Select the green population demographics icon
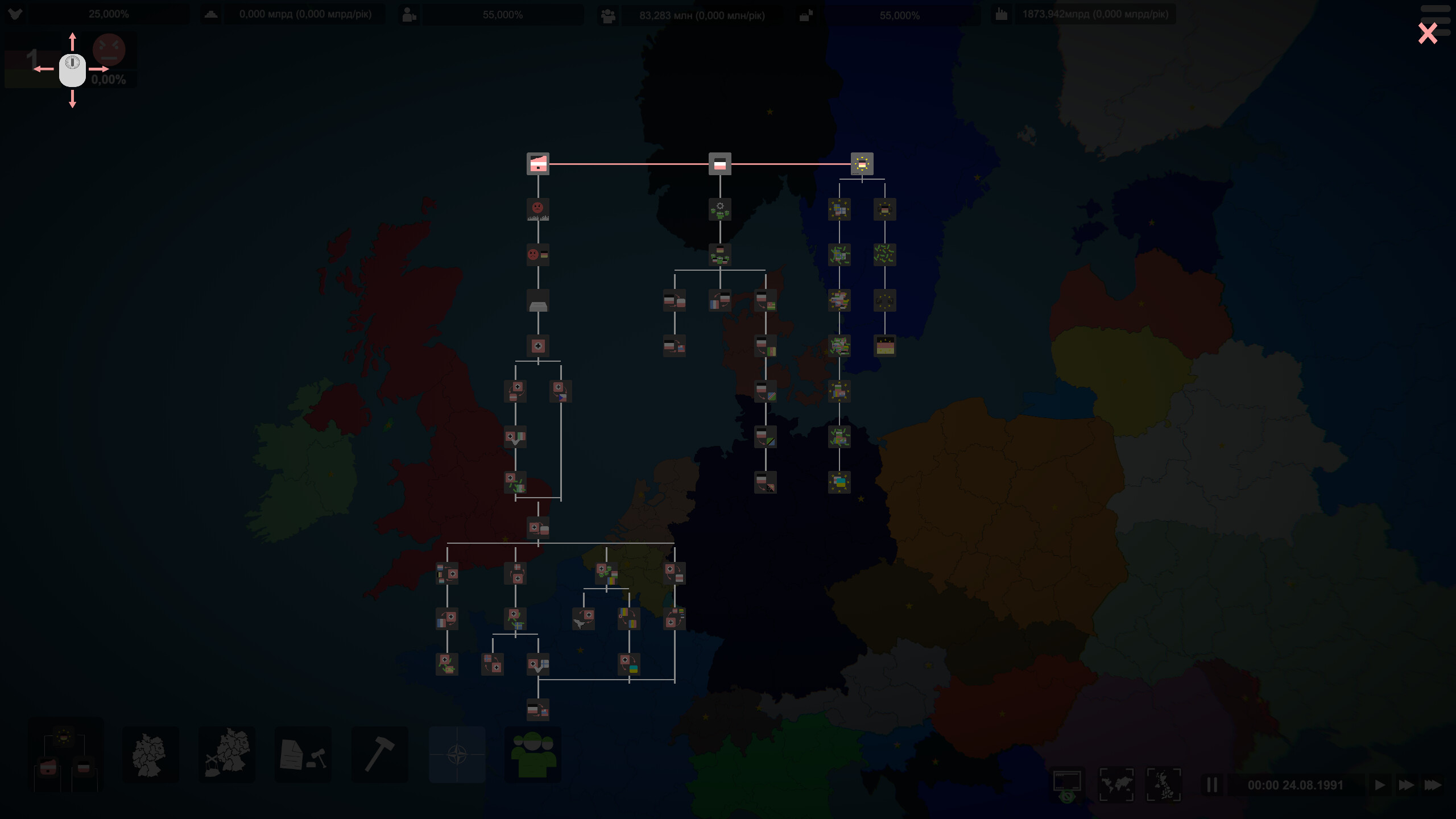Screen dimensions: 1456x819 point(533,755)
